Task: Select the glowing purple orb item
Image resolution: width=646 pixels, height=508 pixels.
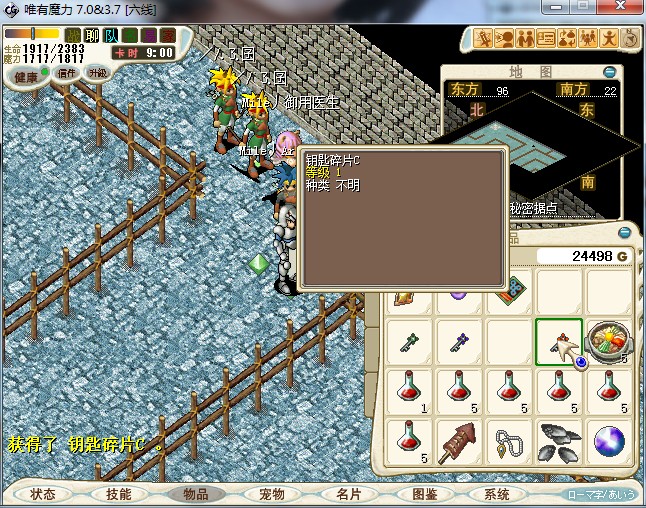Action: point(608,440)
